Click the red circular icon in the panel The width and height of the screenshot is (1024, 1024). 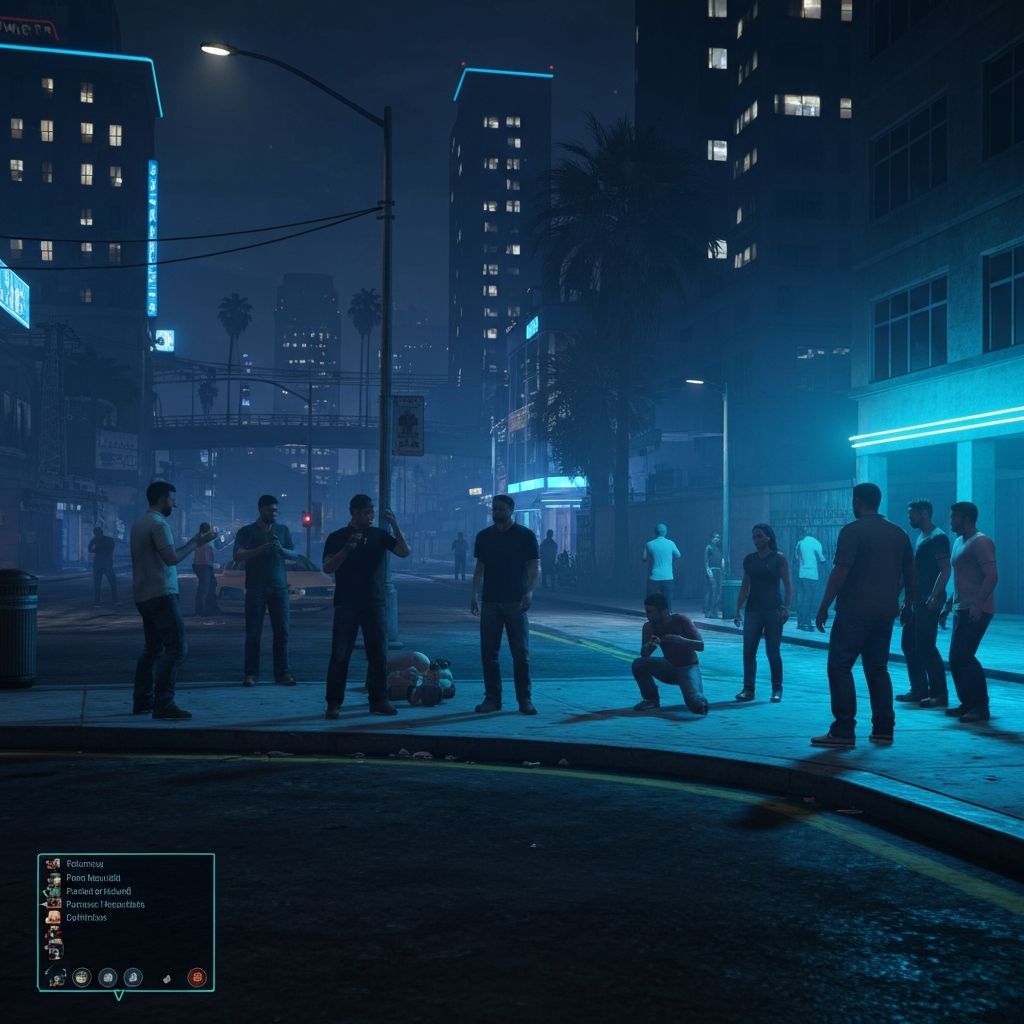(197, 977)
